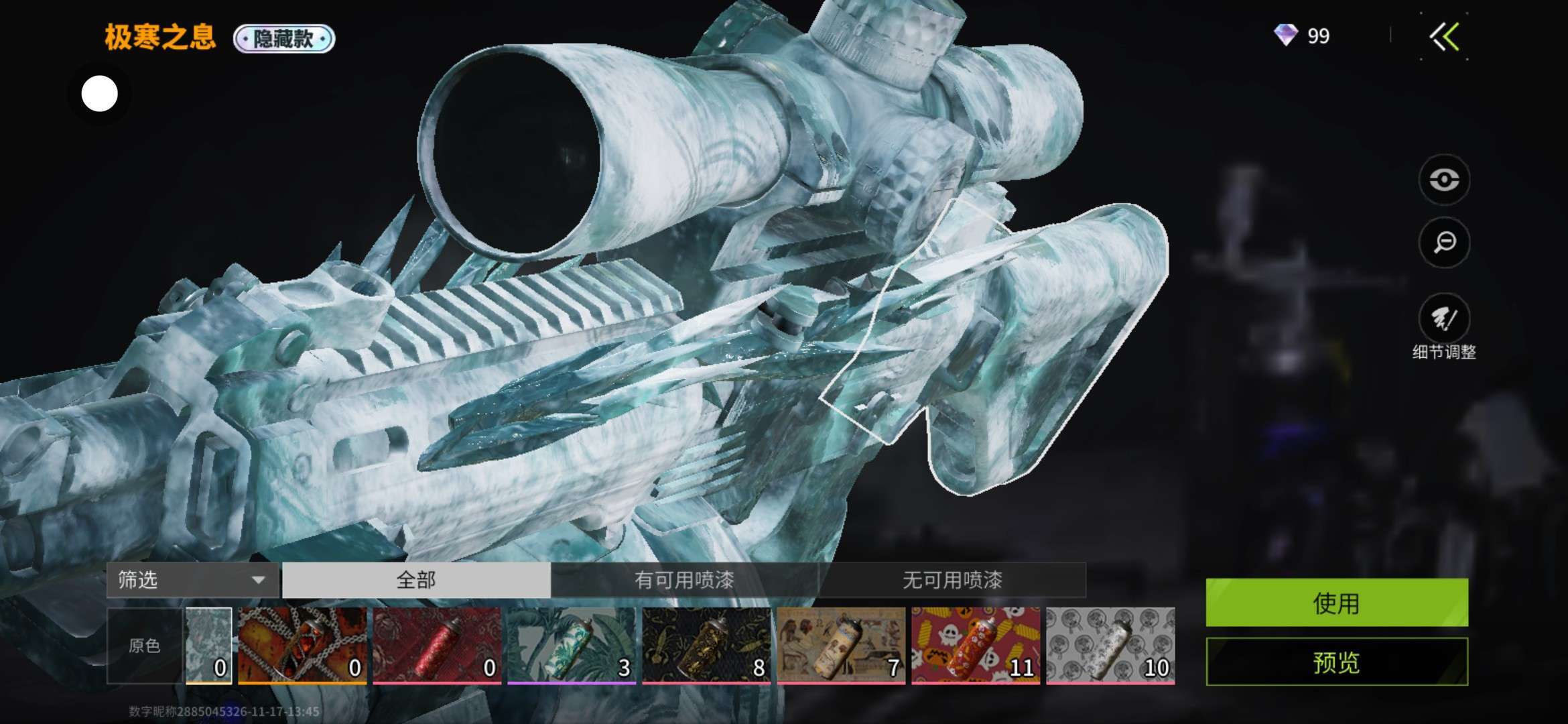Switch to the 无可用喷漆 tab
The image size is (1568, 724).
(952, 580)
